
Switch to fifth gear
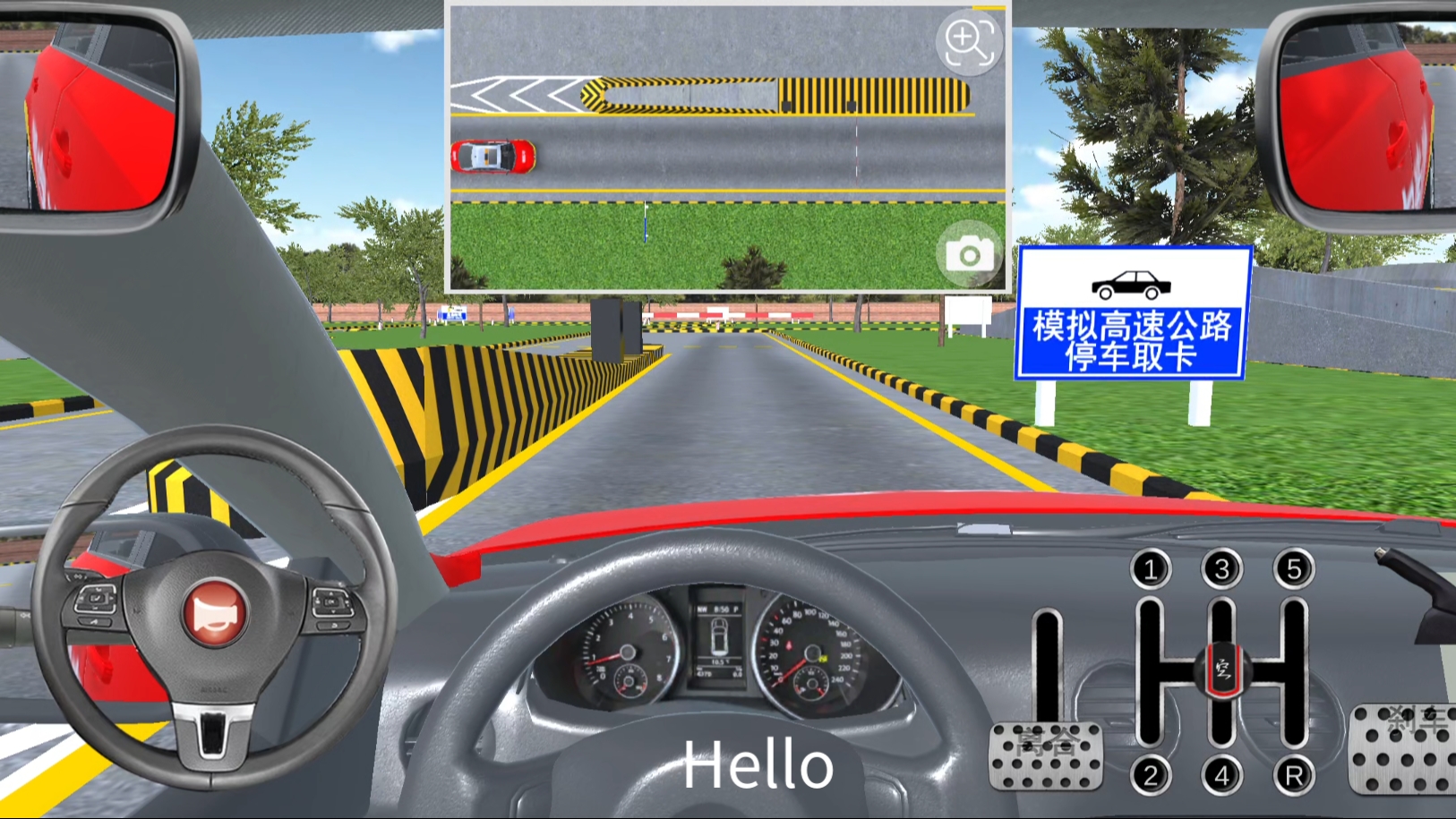click(1294, 568)
